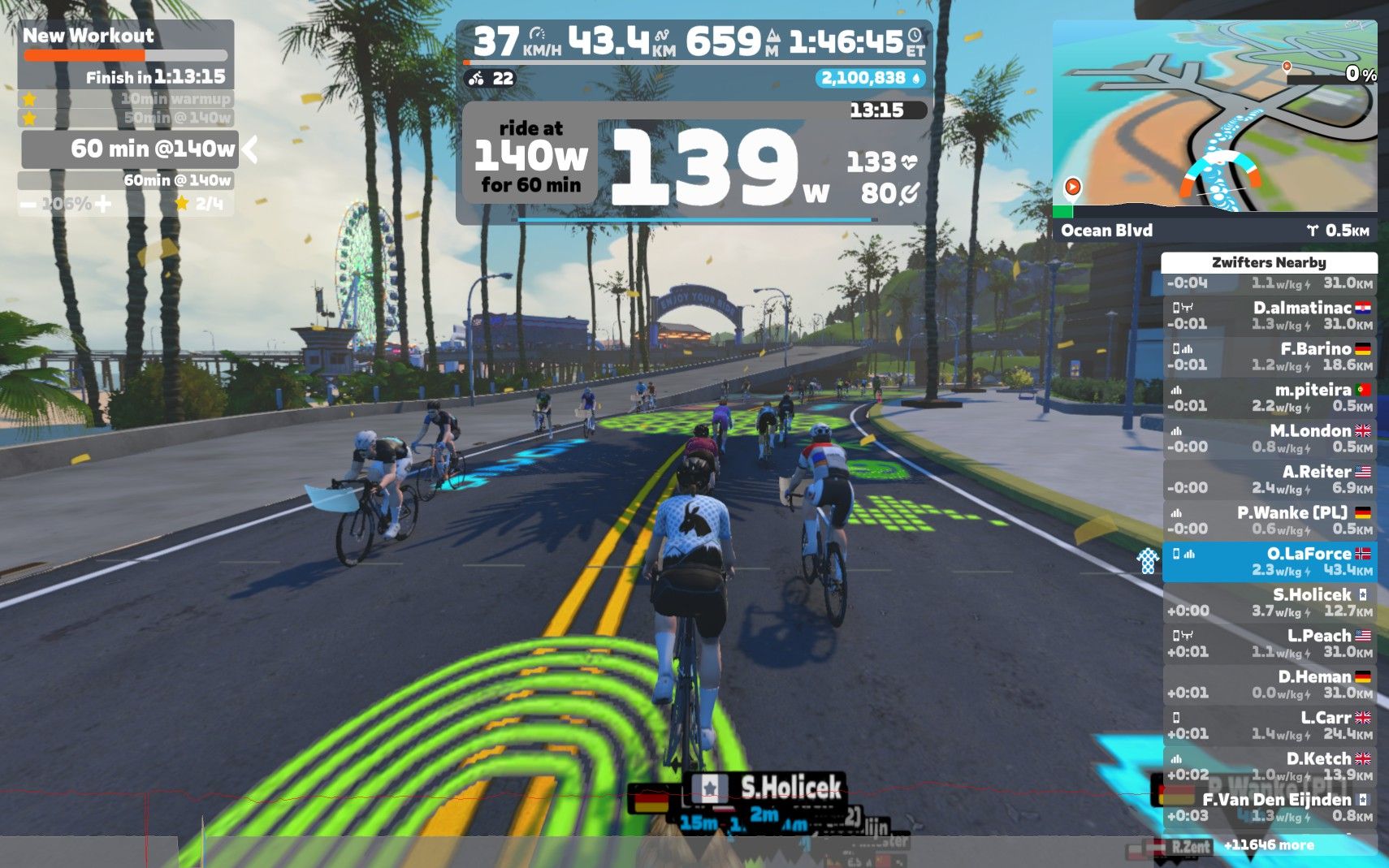The width and height of the screenshot is (1389, 868).
Task: Select F.Barino in the nearby riders list
Action: [1270, 356]
